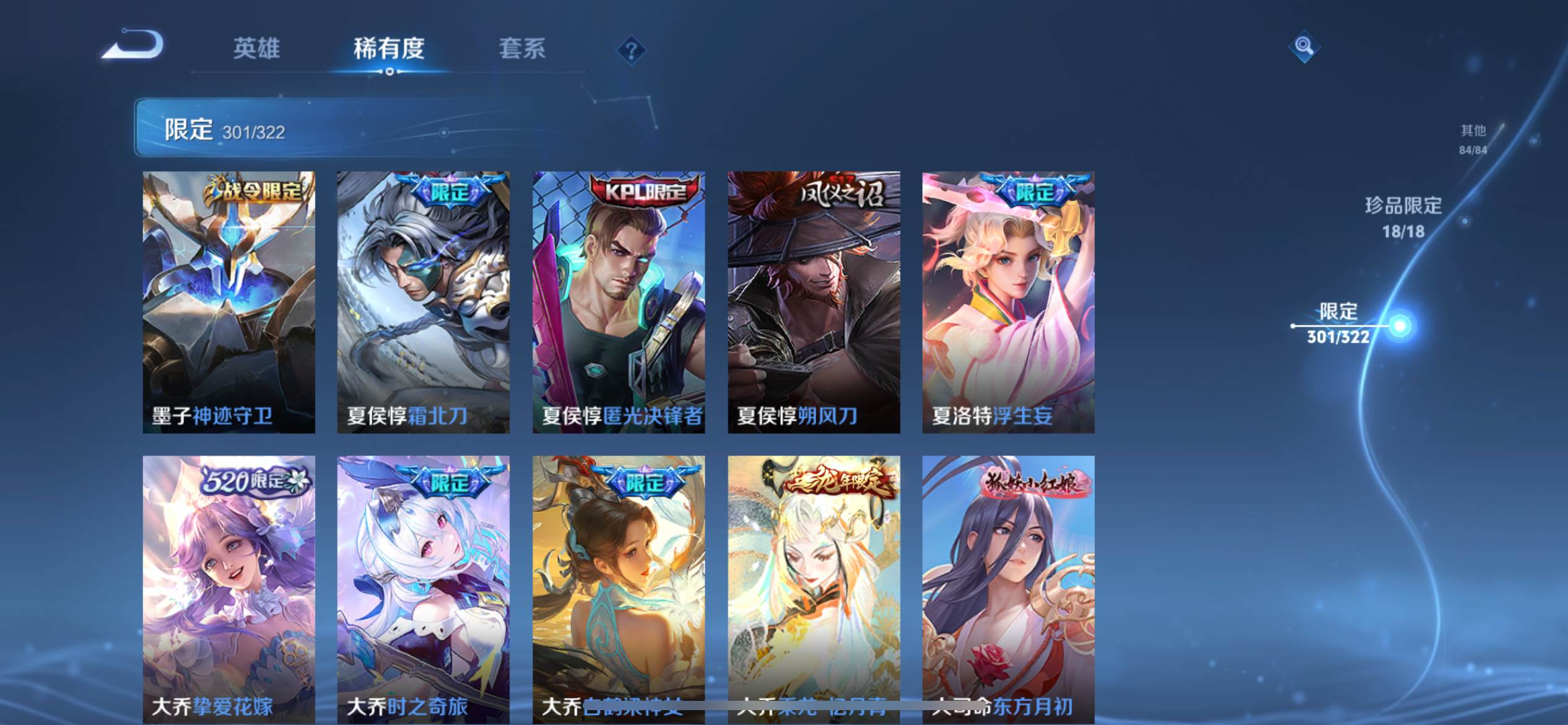Open the 套系 tab
This screenshot has height=725, width=1568.
pos(522,48)
